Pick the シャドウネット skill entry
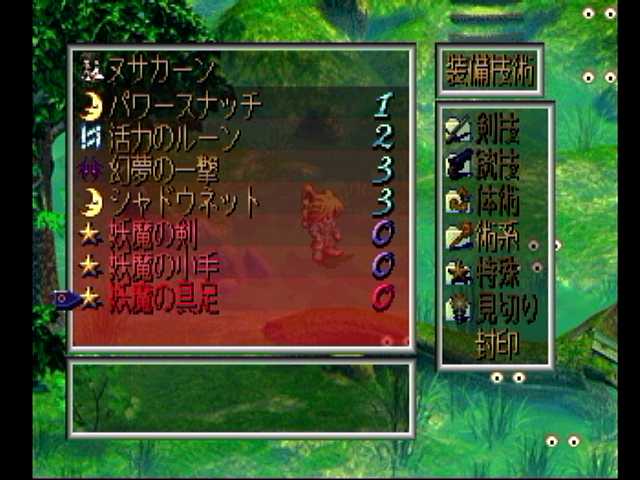Viewport: 640px width, 480px height. pos(185,201)
